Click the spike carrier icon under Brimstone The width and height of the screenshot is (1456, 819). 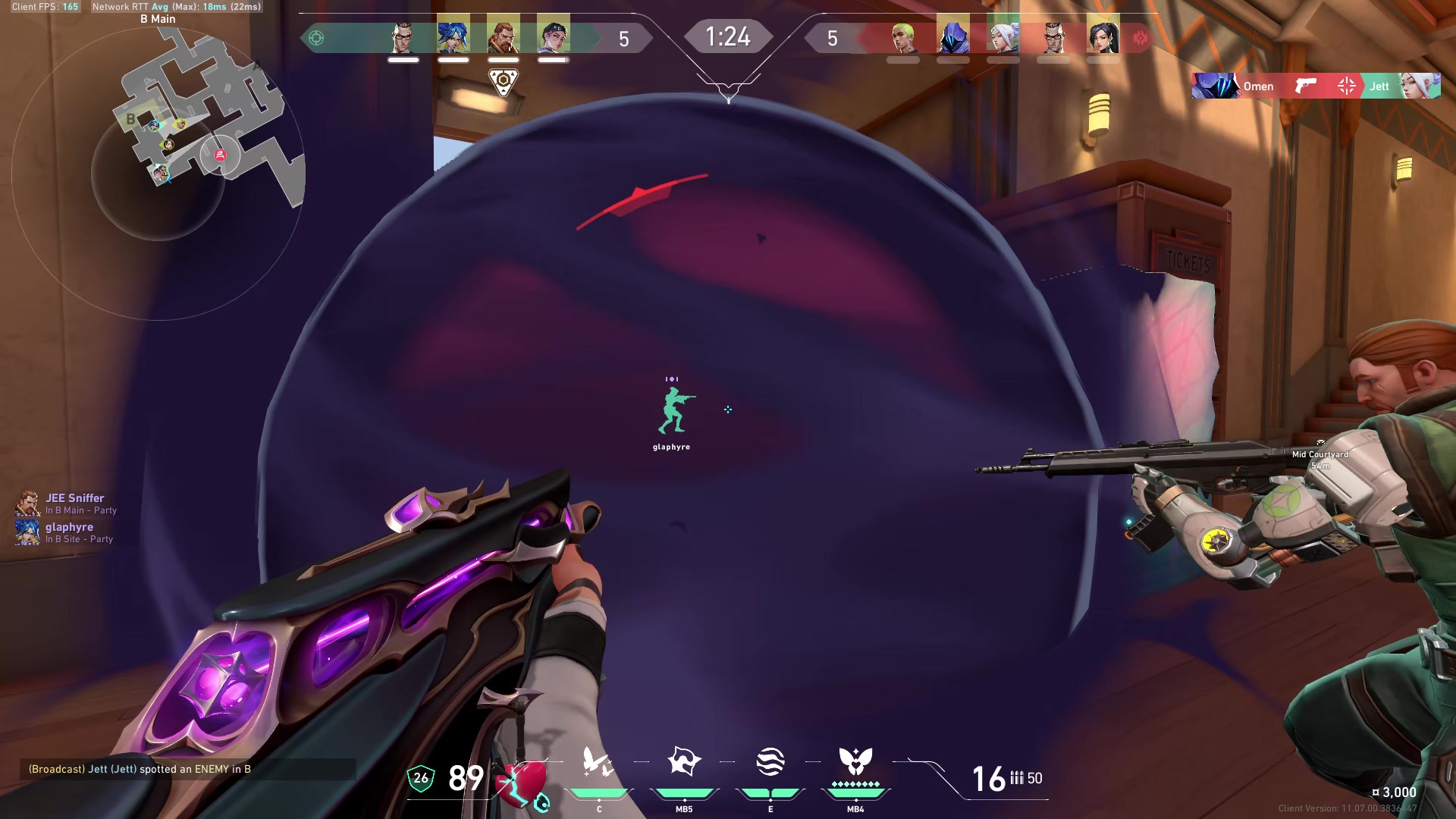pos(503,82)
